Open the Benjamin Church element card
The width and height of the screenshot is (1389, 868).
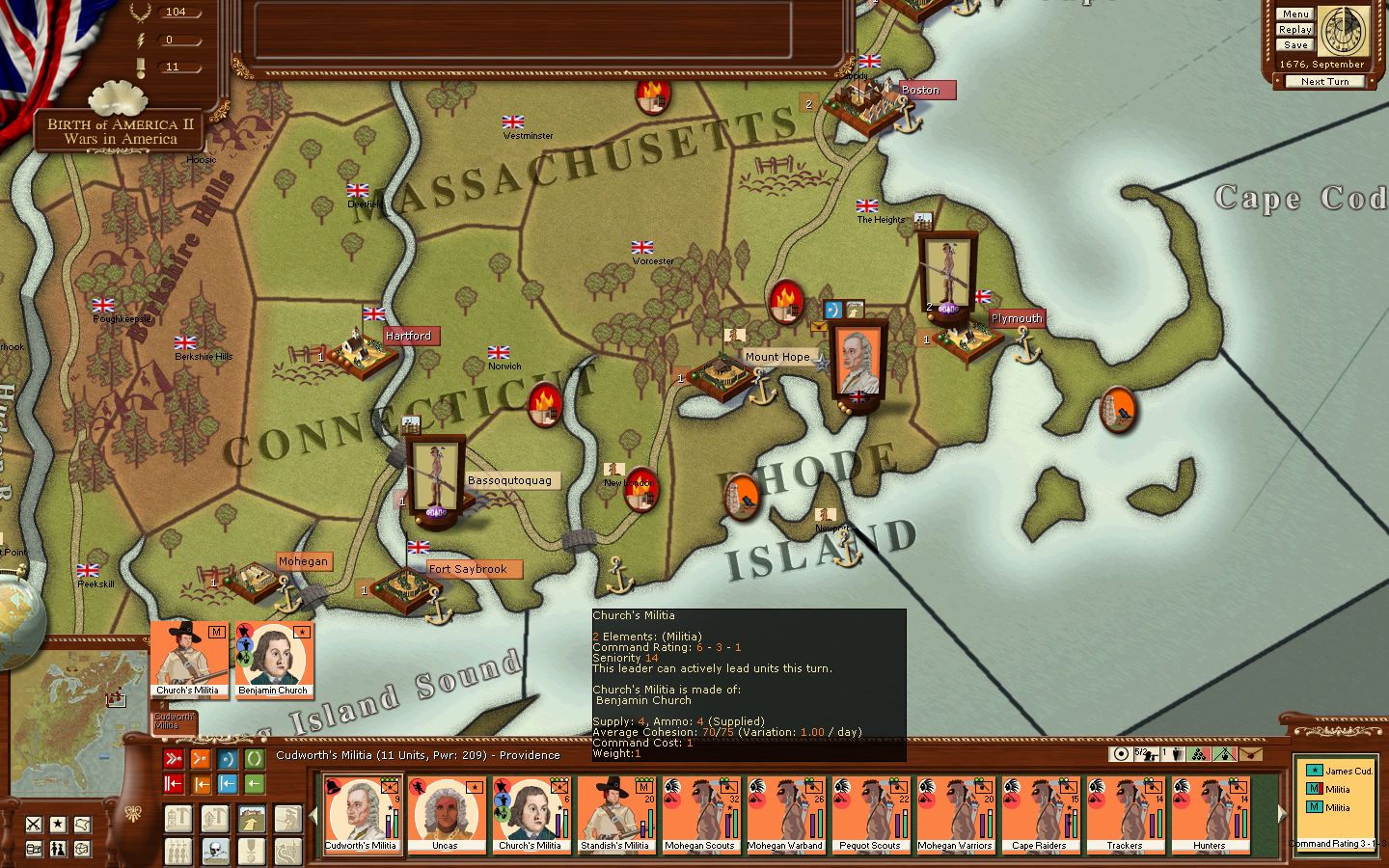click(273, 660)
